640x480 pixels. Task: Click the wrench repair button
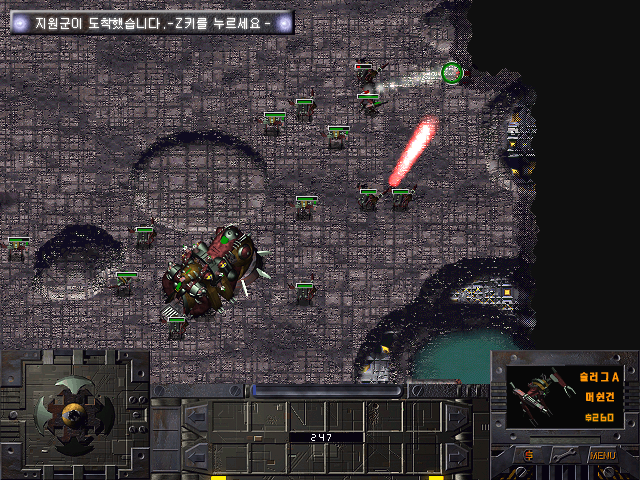[x=562, y=457]
